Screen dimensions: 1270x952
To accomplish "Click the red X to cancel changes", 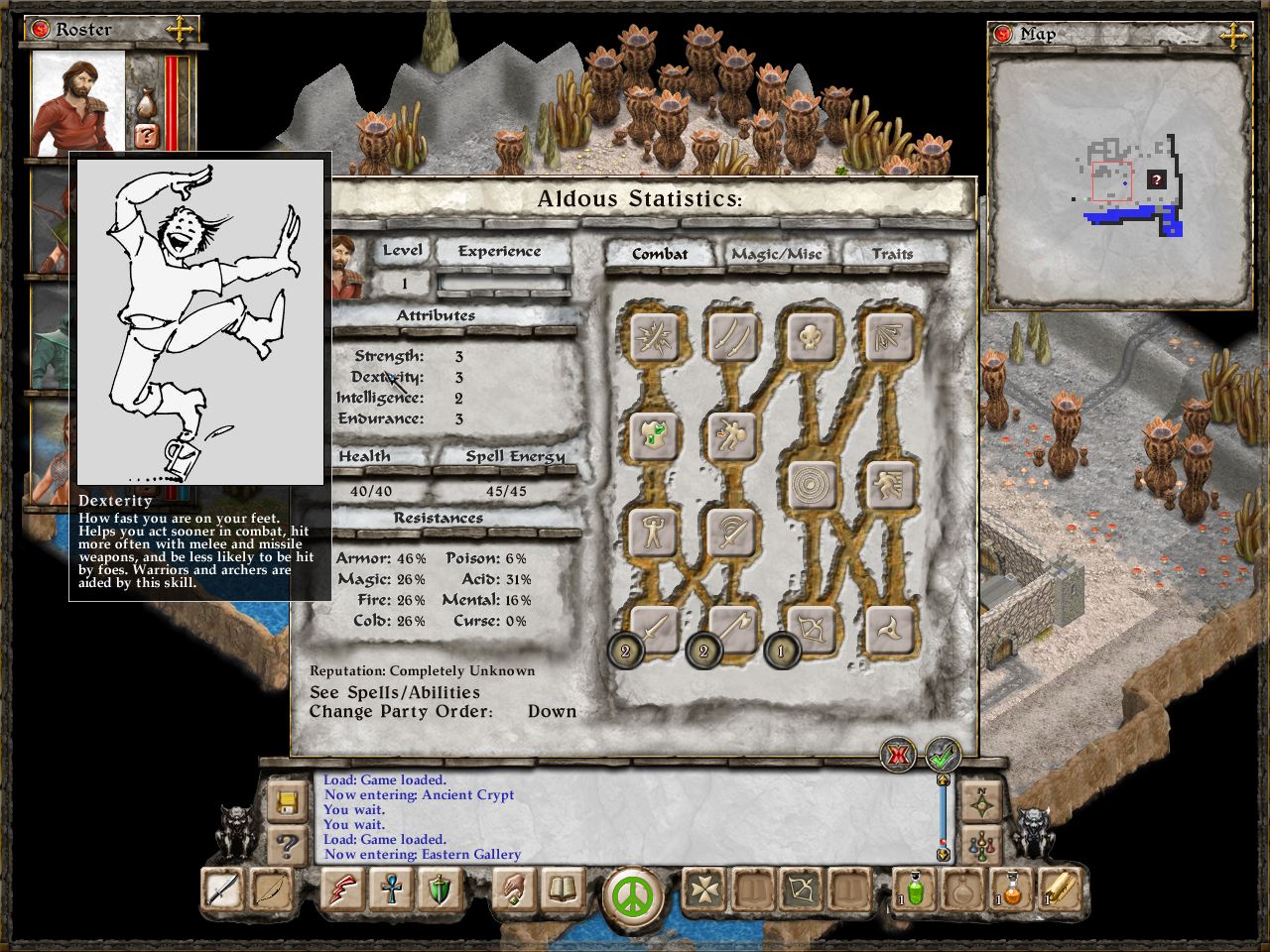I will click(897, 755).
